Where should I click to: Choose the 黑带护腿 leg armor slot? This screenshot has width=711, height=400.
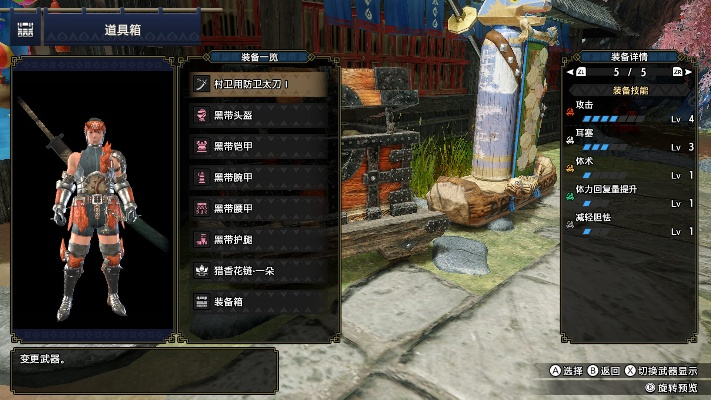point(258,239)
